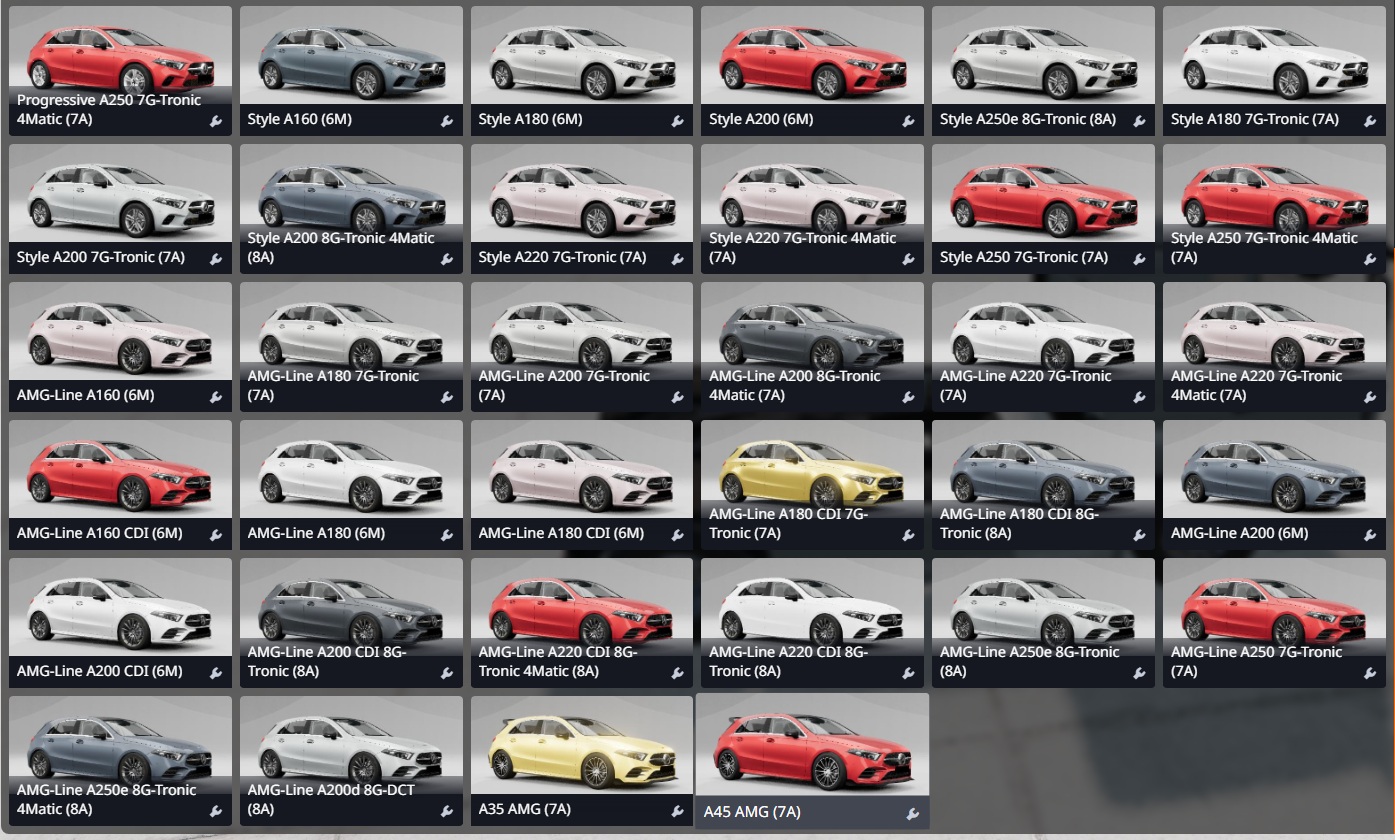Pick the Style A250e 8G-Tronic (8A) tile
The height and width of the screenshot is (840, 1395).
(x=1043, y=60)
